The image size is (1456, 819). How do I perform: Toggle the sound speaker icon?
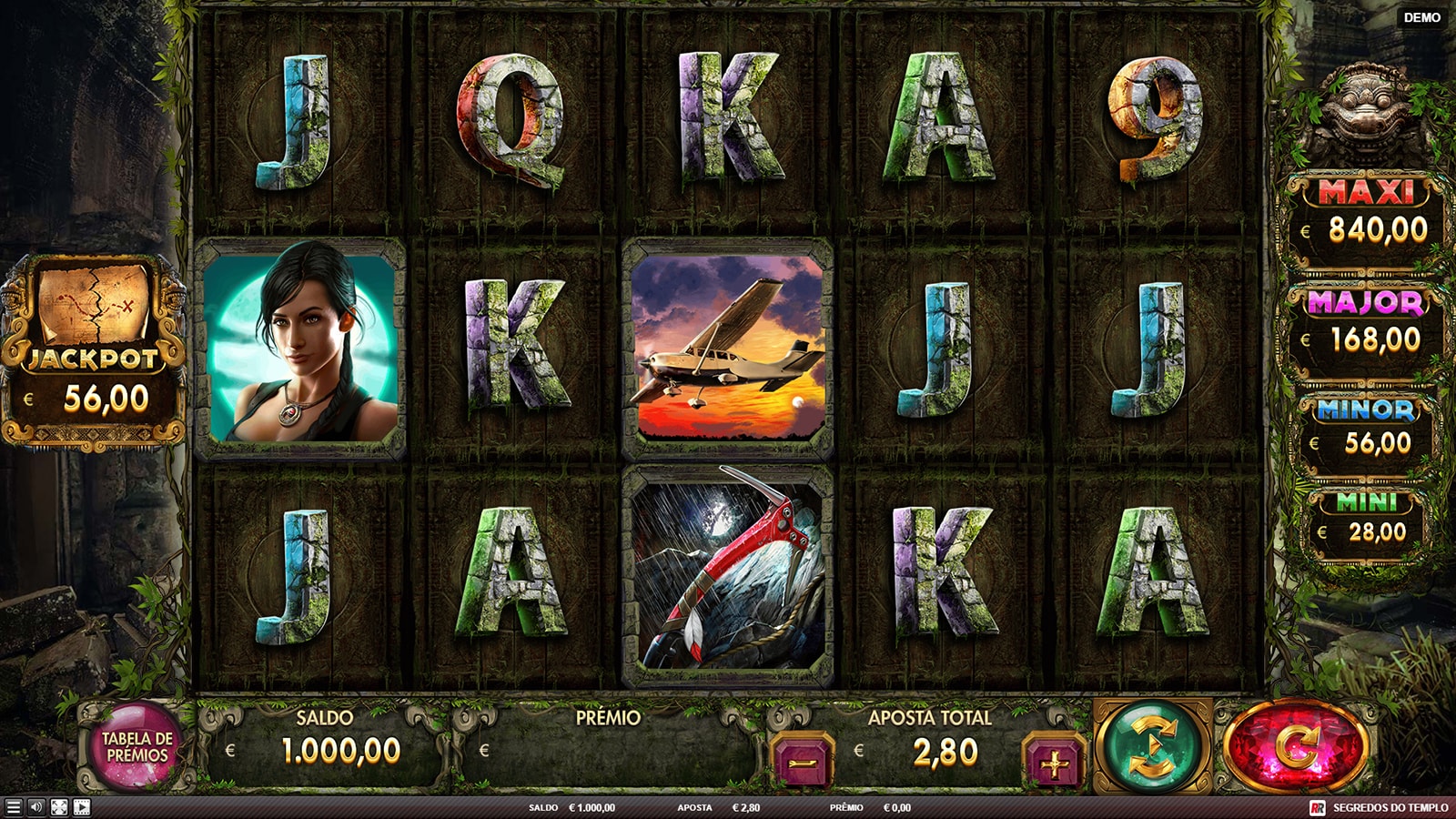(36, 807)
